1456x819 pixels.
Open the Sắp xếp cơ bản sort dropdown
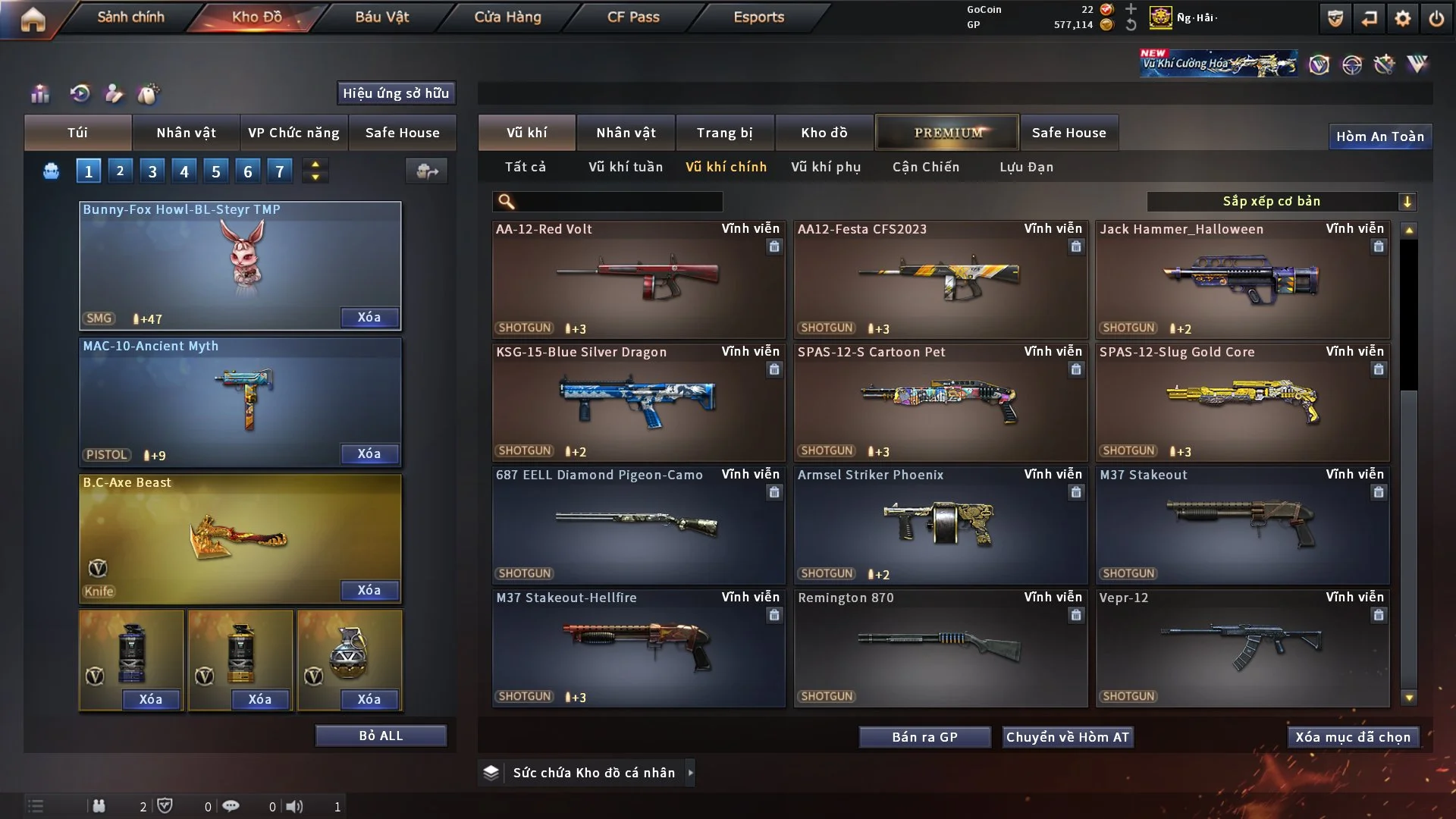coord(1281,201)
